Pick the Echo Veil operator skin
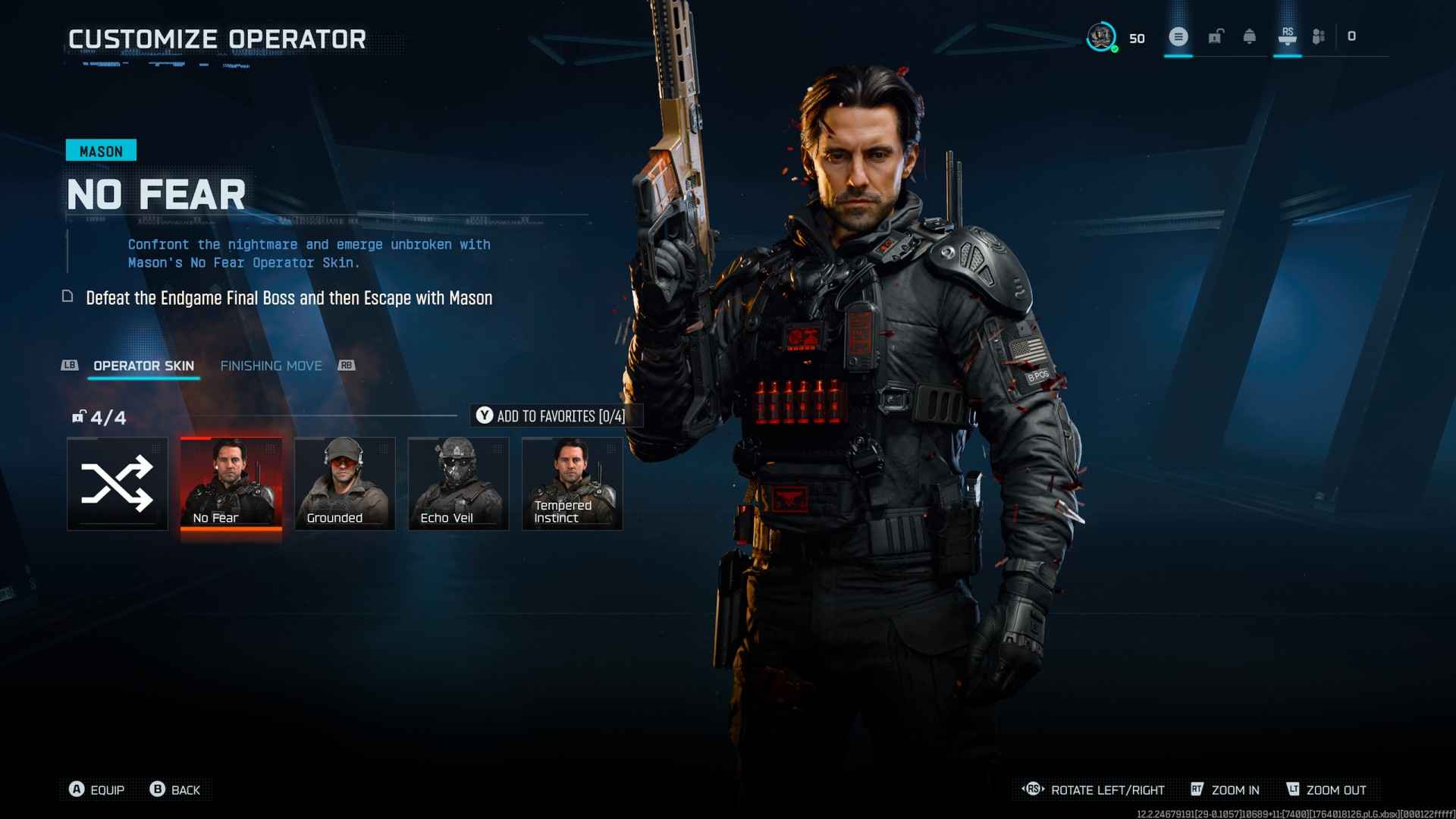Screen dimensions: 1456x819 pyautogui.click(x=459, y=484)
